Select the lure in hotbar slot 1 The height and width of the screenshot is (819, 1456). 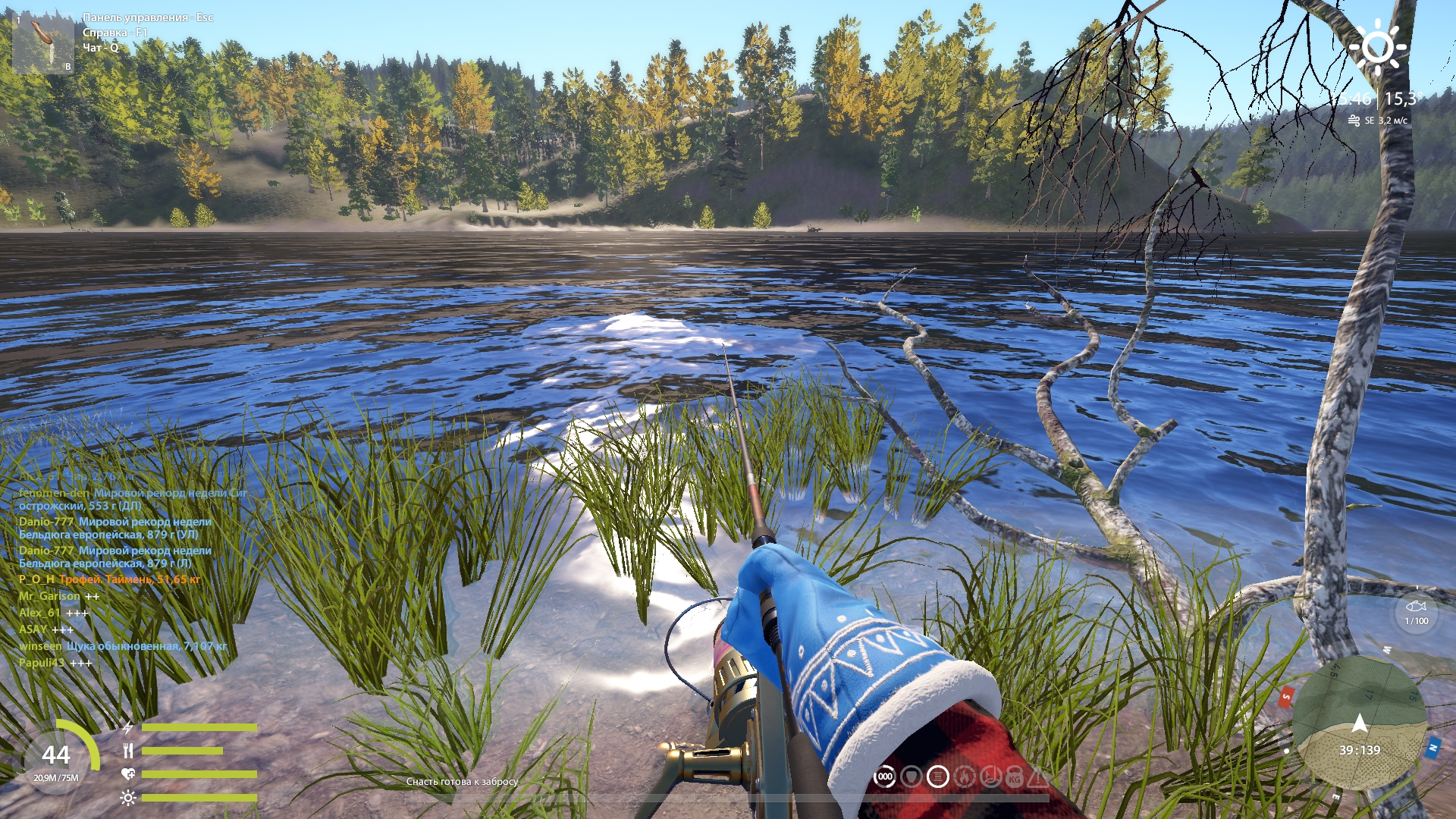point(42,43)
